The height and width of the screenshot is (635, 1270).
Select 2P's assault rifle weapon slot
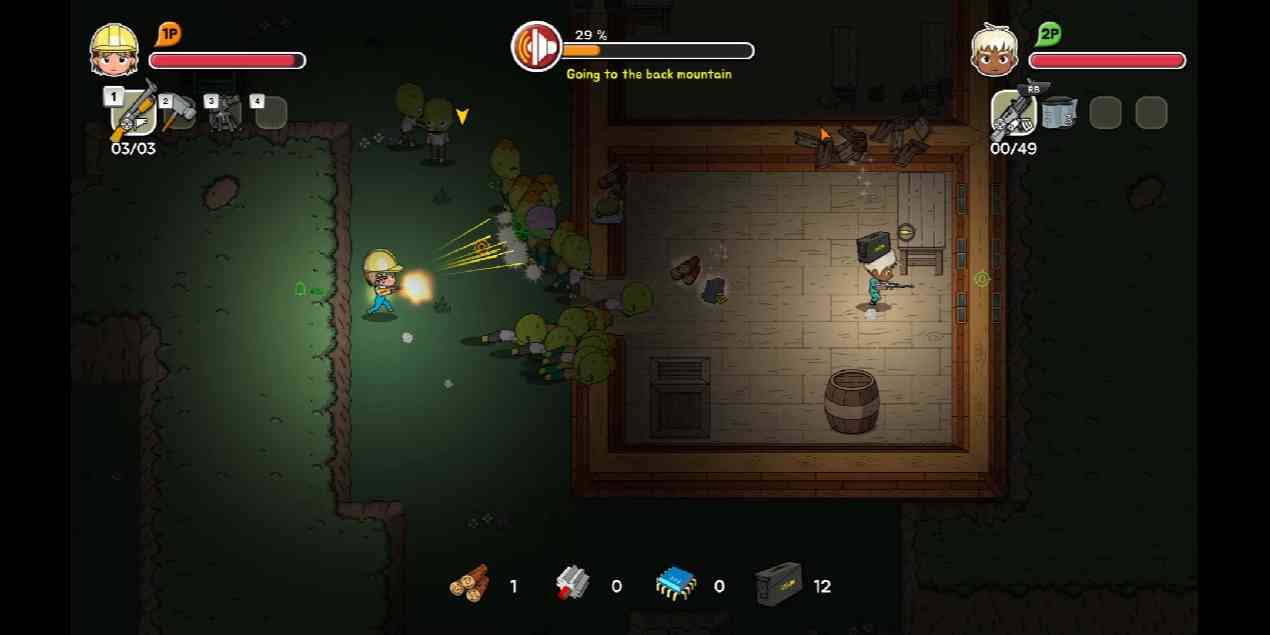1012,113
